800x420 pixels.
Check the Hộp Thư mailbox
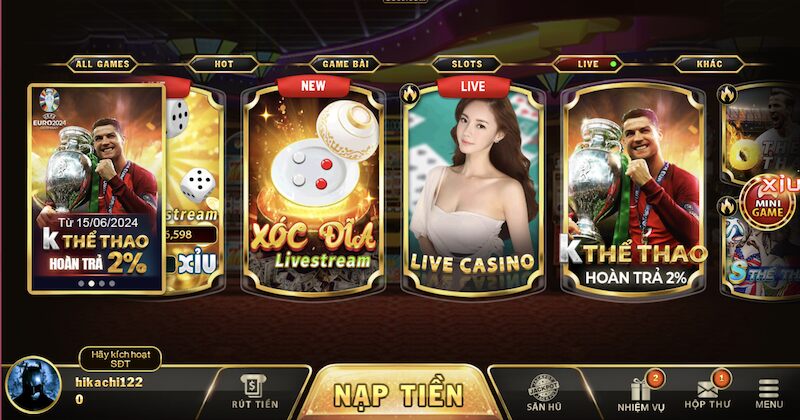[707, 392]
